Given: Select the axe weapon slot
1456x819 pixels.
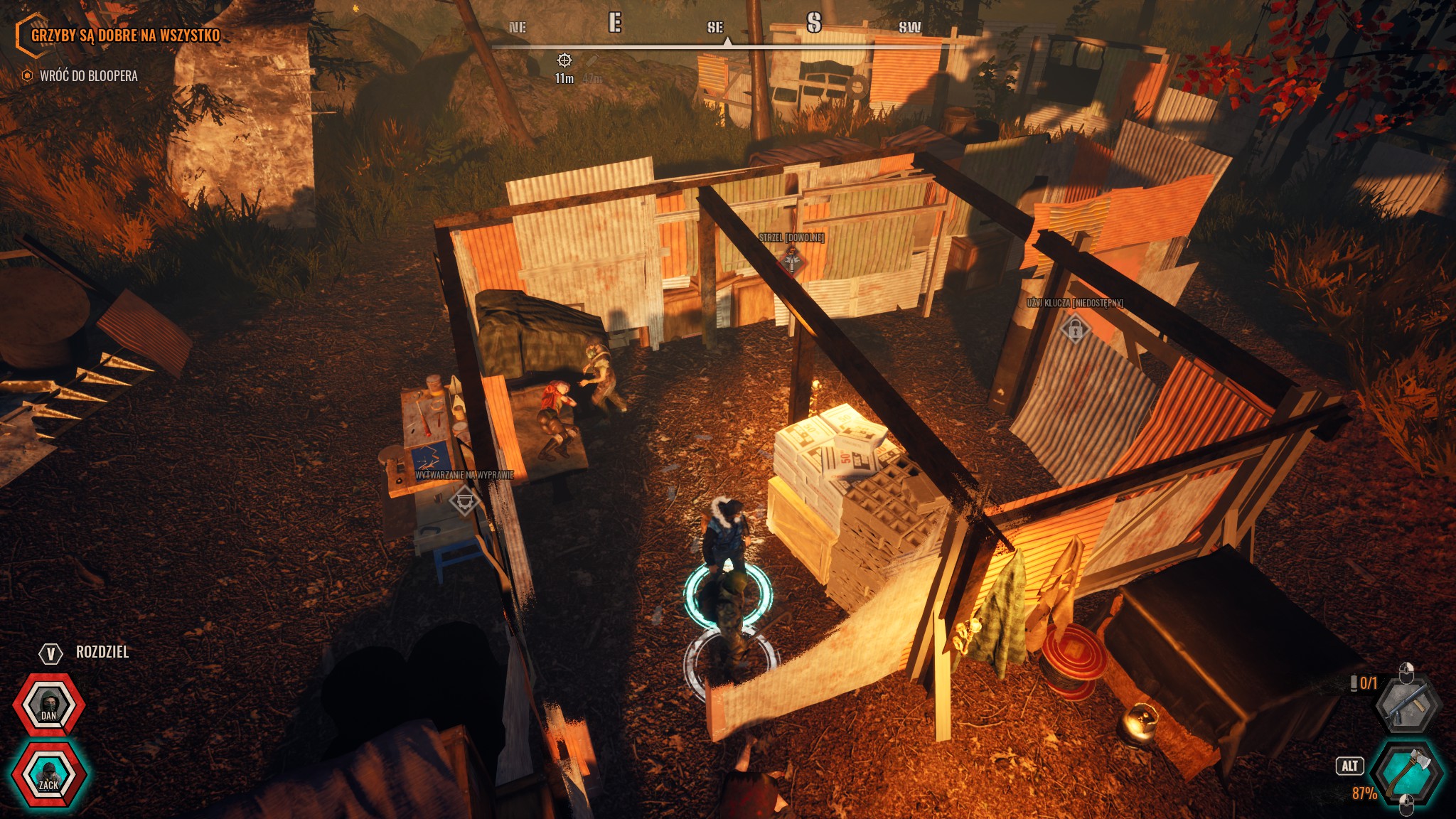Looking at the screenshot, I should coord(1407,771).
